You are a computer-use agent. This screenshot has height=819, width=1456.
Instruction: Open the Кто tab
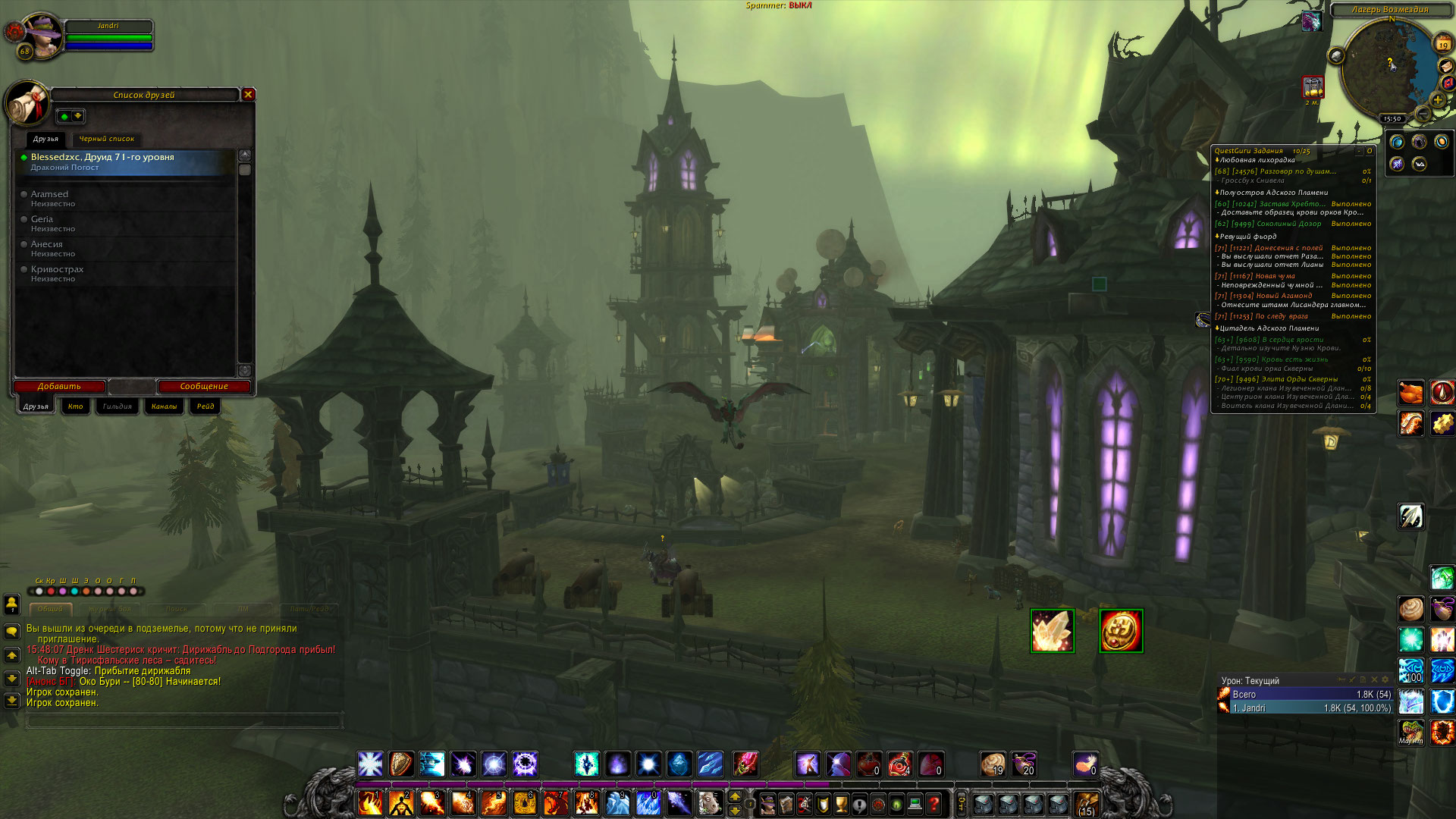tap(75, 406)
